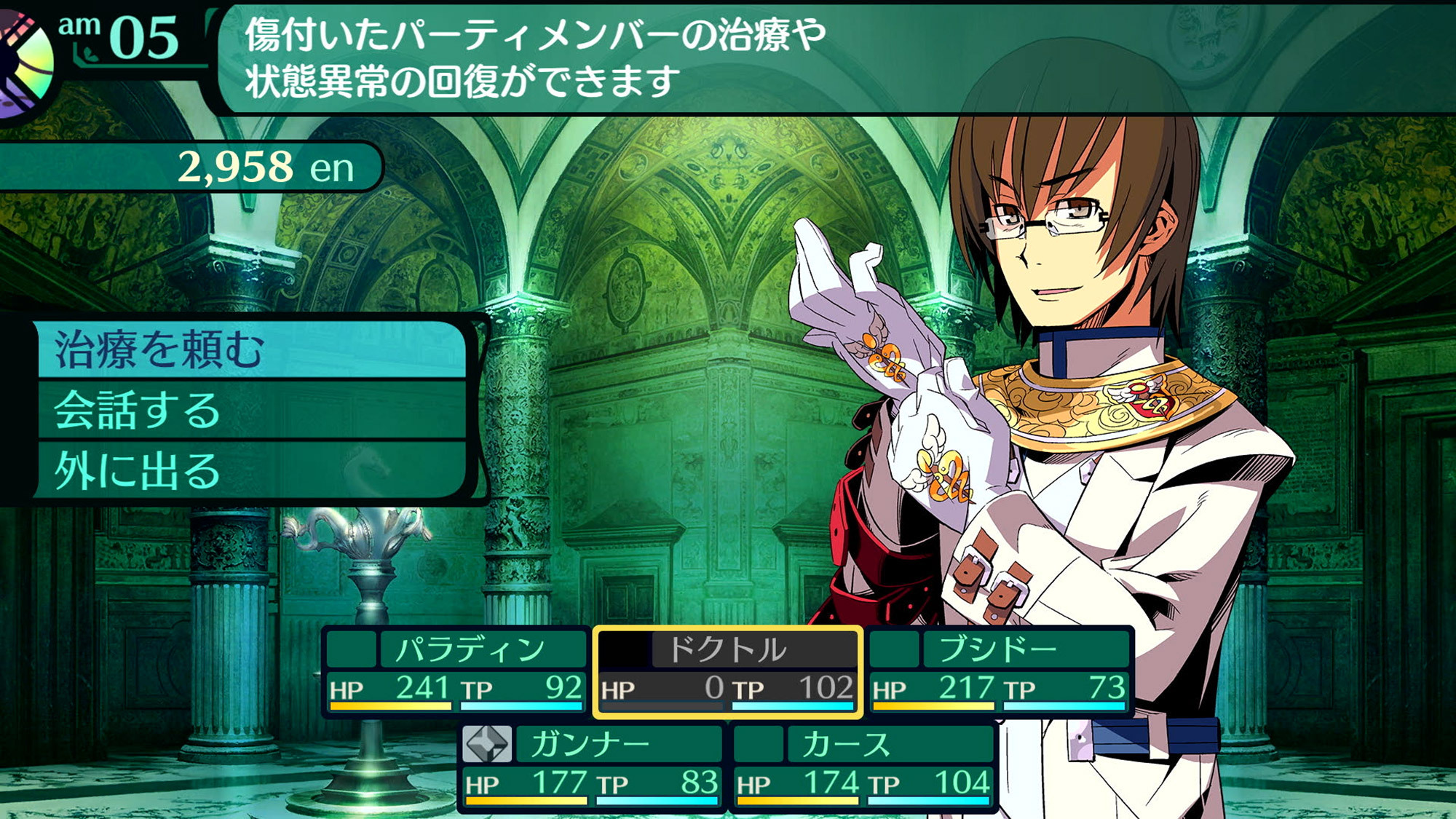Pick 外に出る to leave
The image size is (1456, 819).
[x=251, y=471]
